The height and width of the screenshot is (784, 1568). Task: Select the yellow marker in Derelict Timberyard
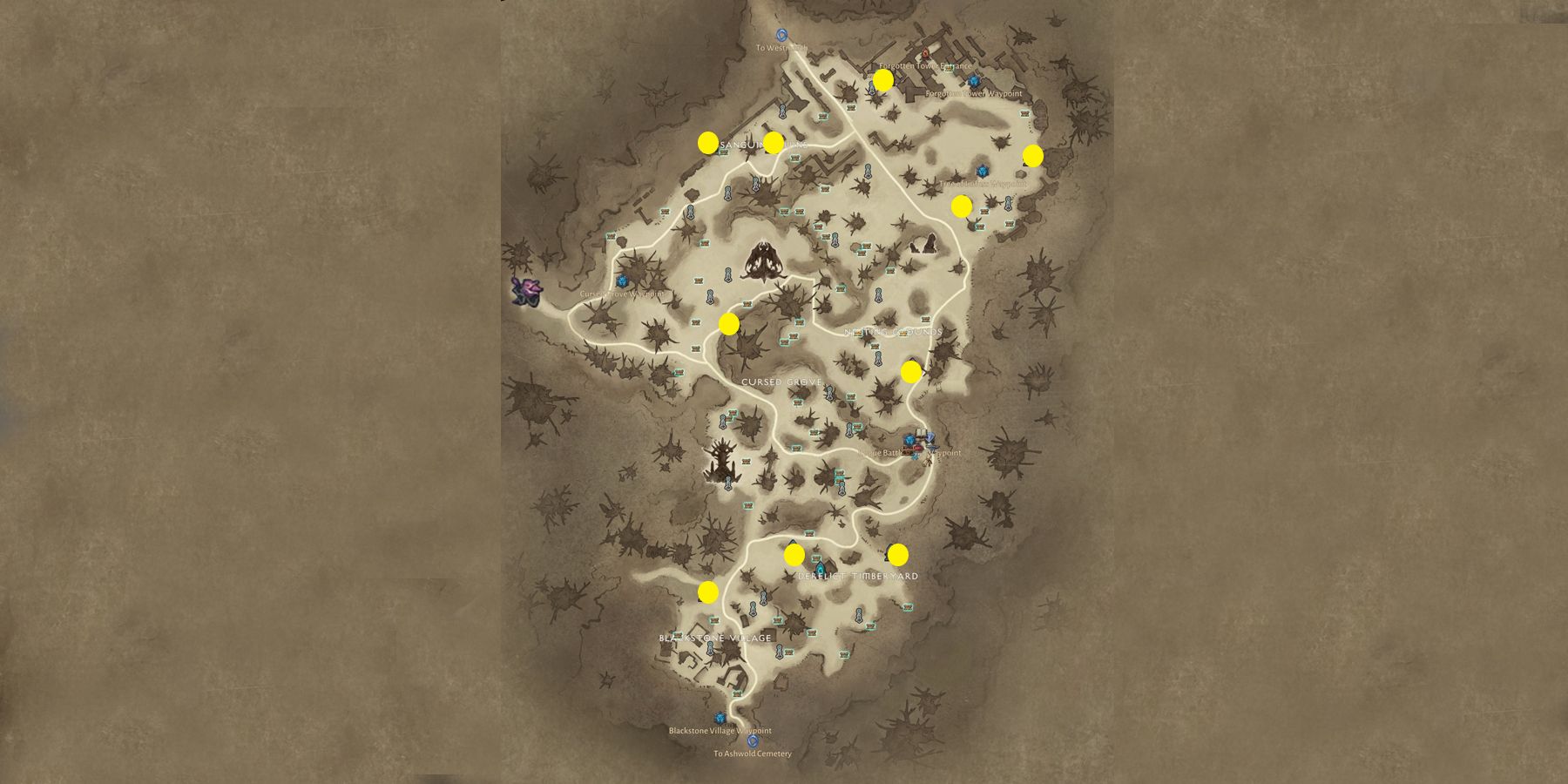click(795, 555)
